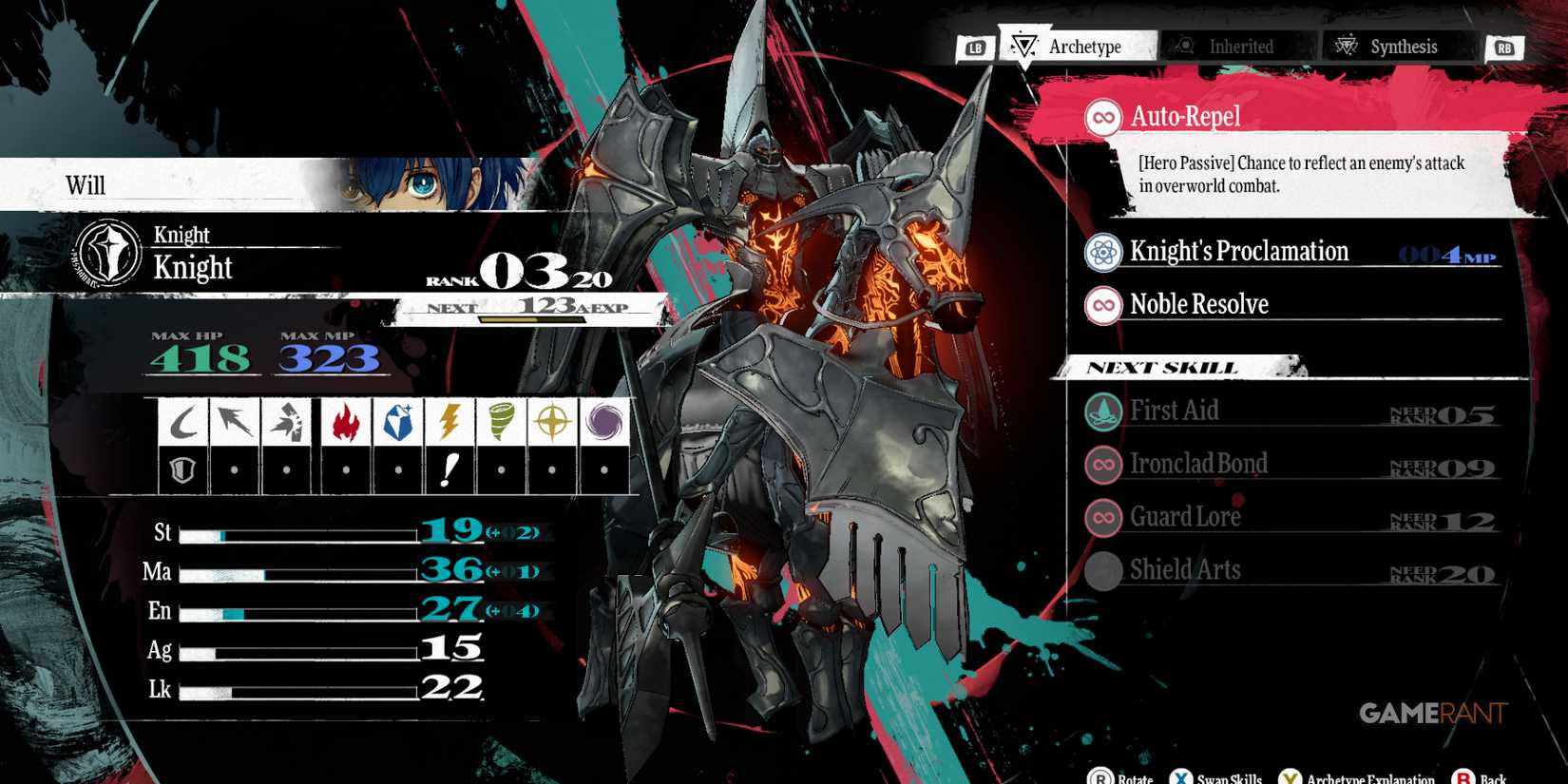Screen dimensions: 1568x784
Task: Select the Knight's Proclamation skill
Action: tap(1238, 251)
